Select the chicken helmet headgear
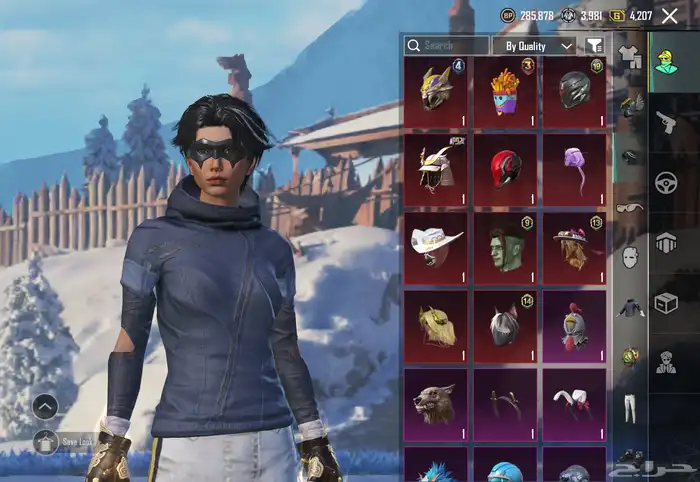Viewport: 700px width, 482px height. (x=575, y=325)
